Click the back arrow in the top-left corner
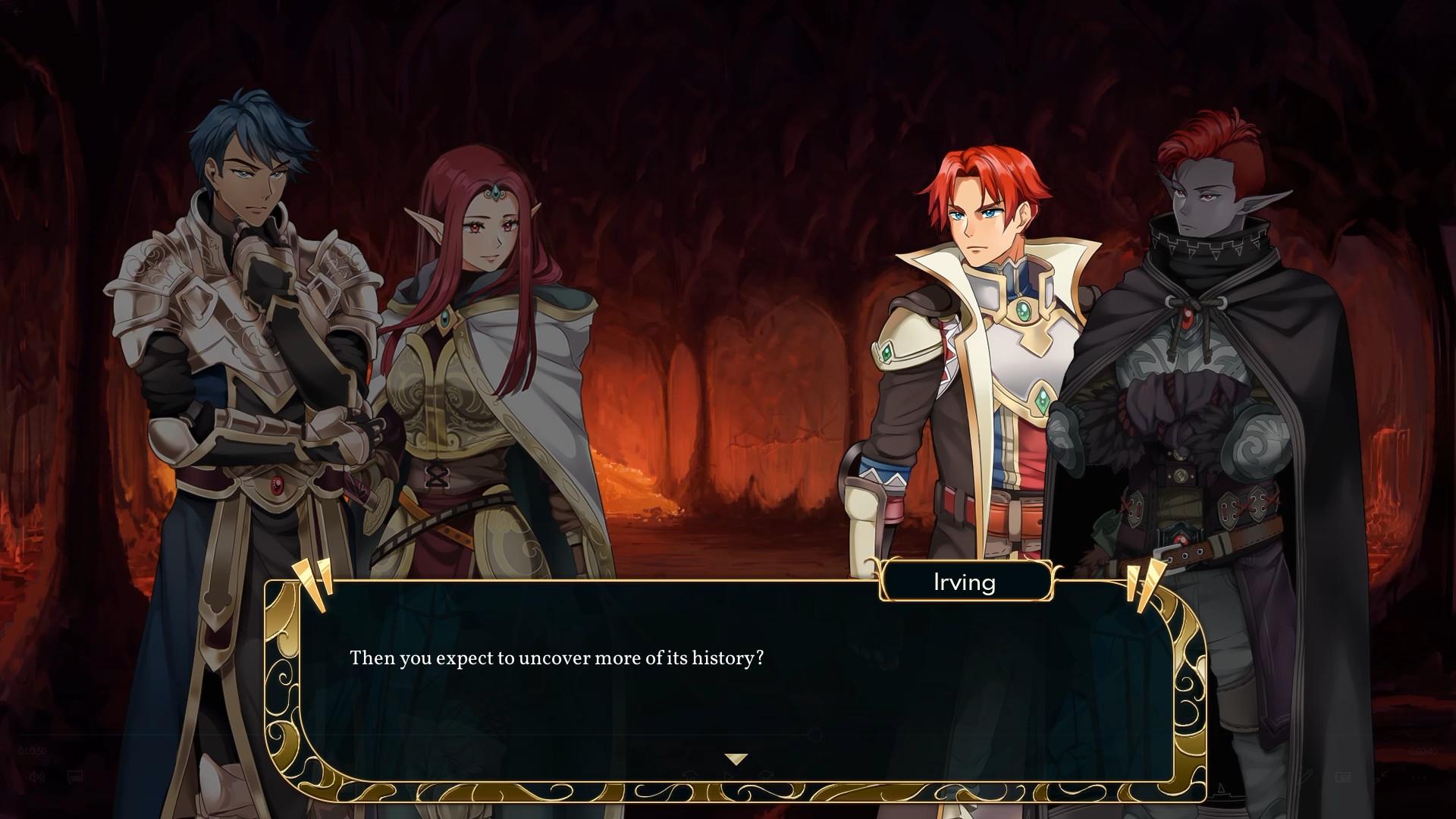 tap(17, 11)
